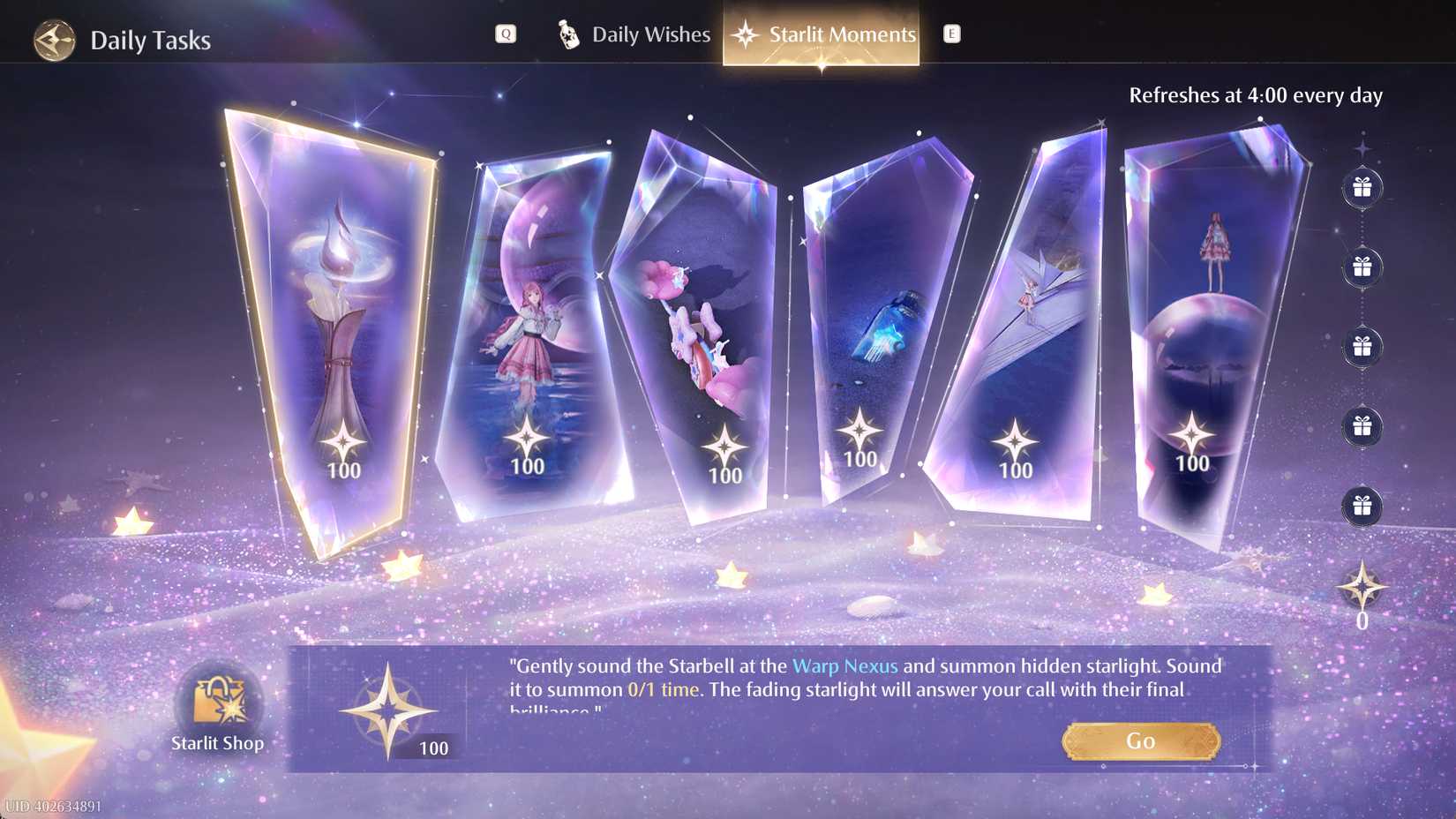
Task: Open the pink-dressed girl crystal card
Action: coord(529,335)
